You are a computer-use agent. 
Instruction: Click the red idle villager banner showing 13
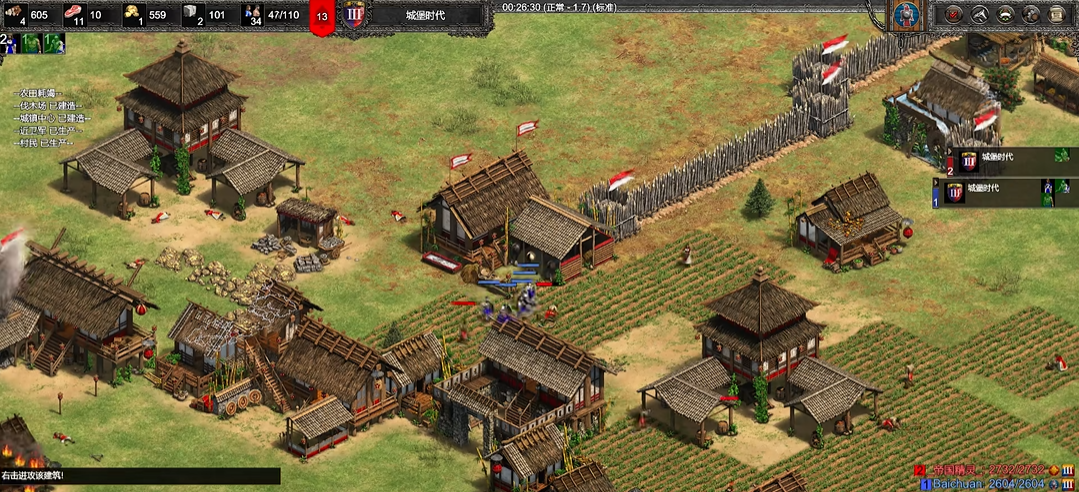321,17
